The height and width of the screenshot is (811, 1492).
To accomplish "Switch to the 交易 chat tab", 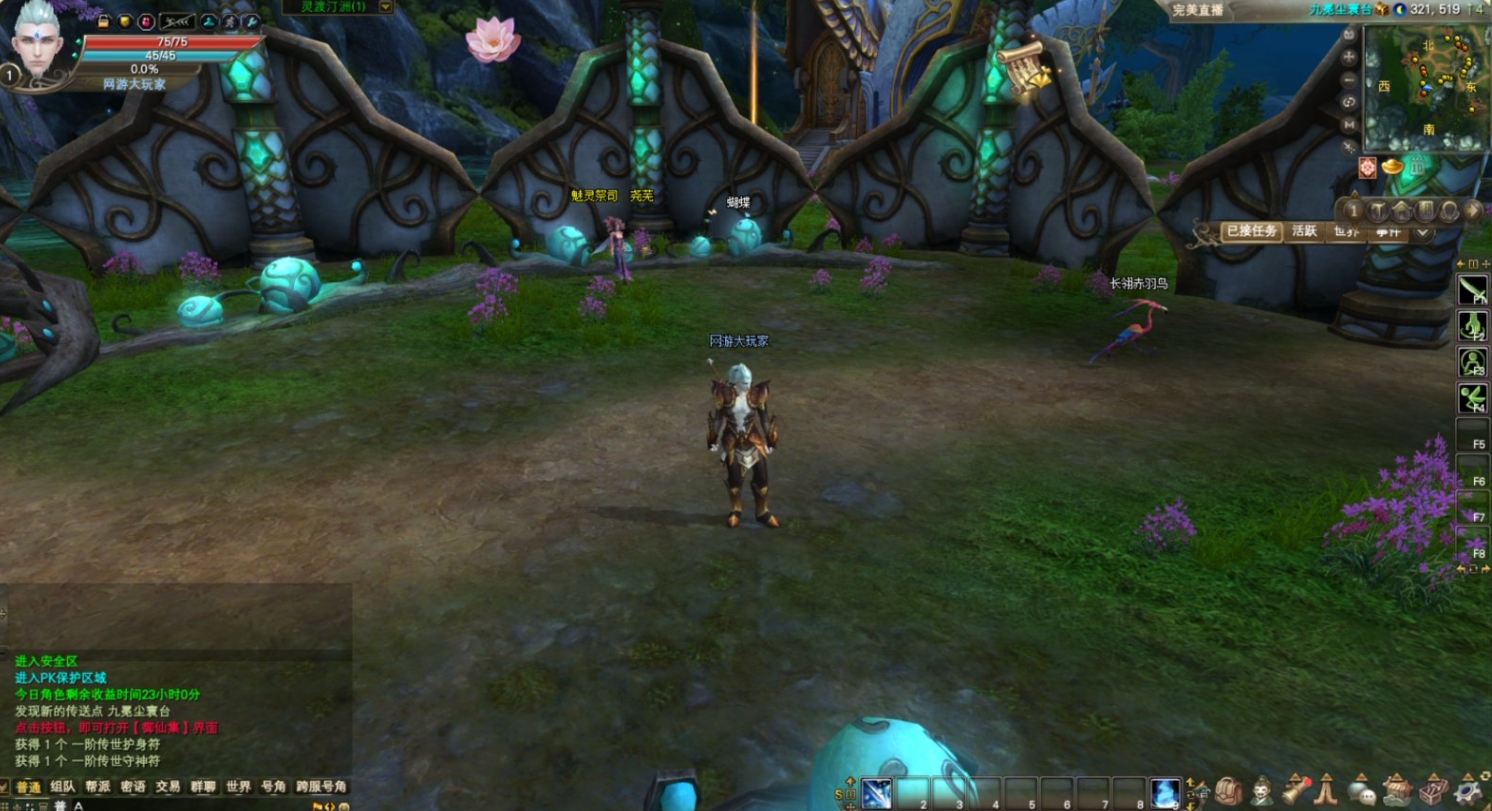I will click(x=168, y=787).
